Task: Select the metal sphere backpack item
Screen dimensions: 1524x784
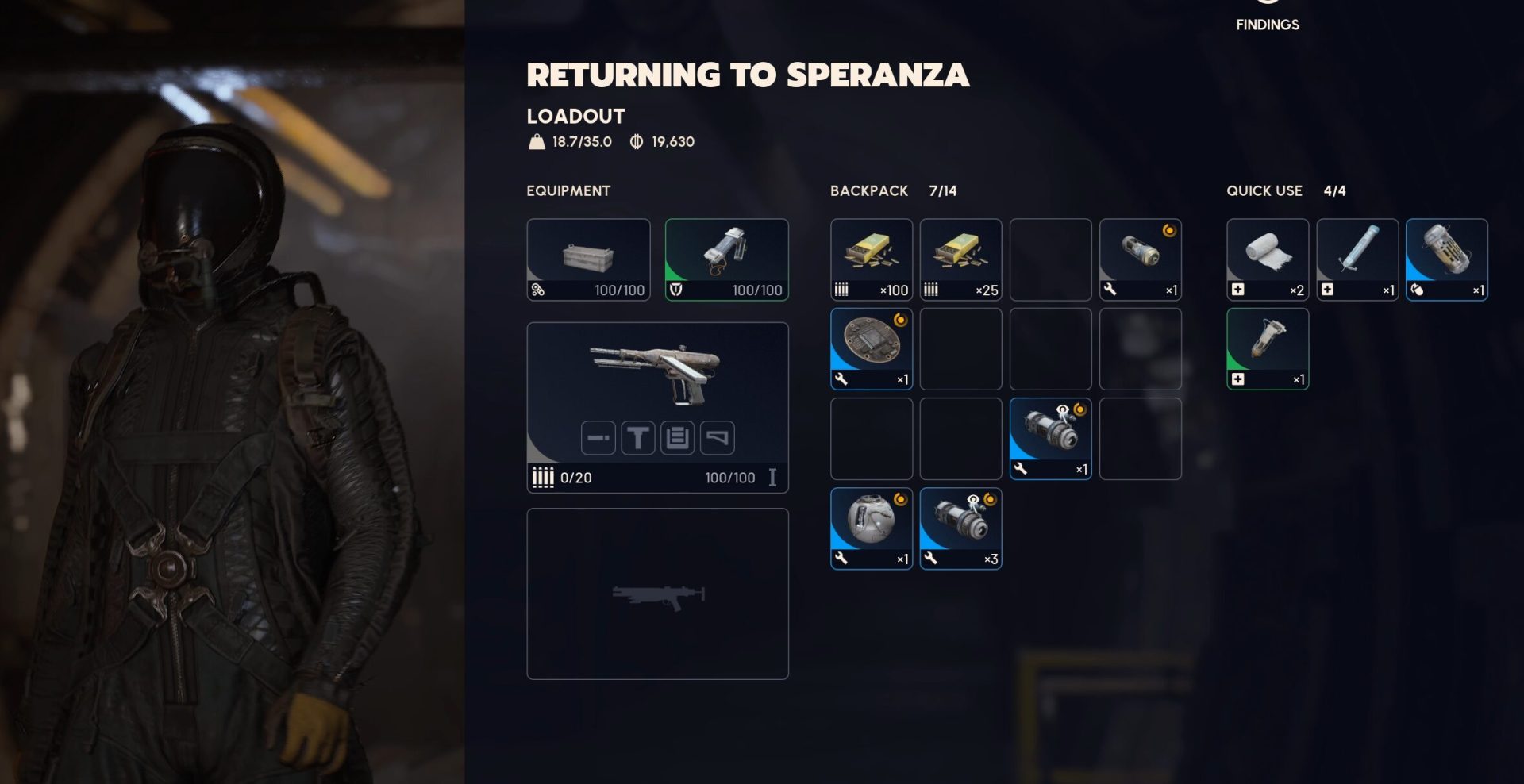Action: click(x=871, y=528)
